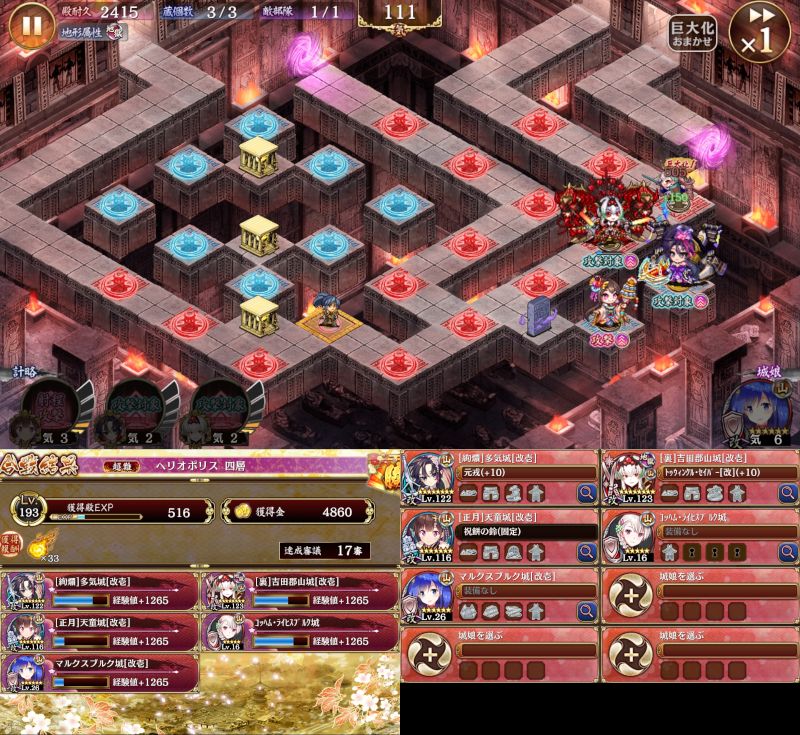Viewport: 800px width, 735px height.
Task: Pause the battle
Action: pos(31,26)
